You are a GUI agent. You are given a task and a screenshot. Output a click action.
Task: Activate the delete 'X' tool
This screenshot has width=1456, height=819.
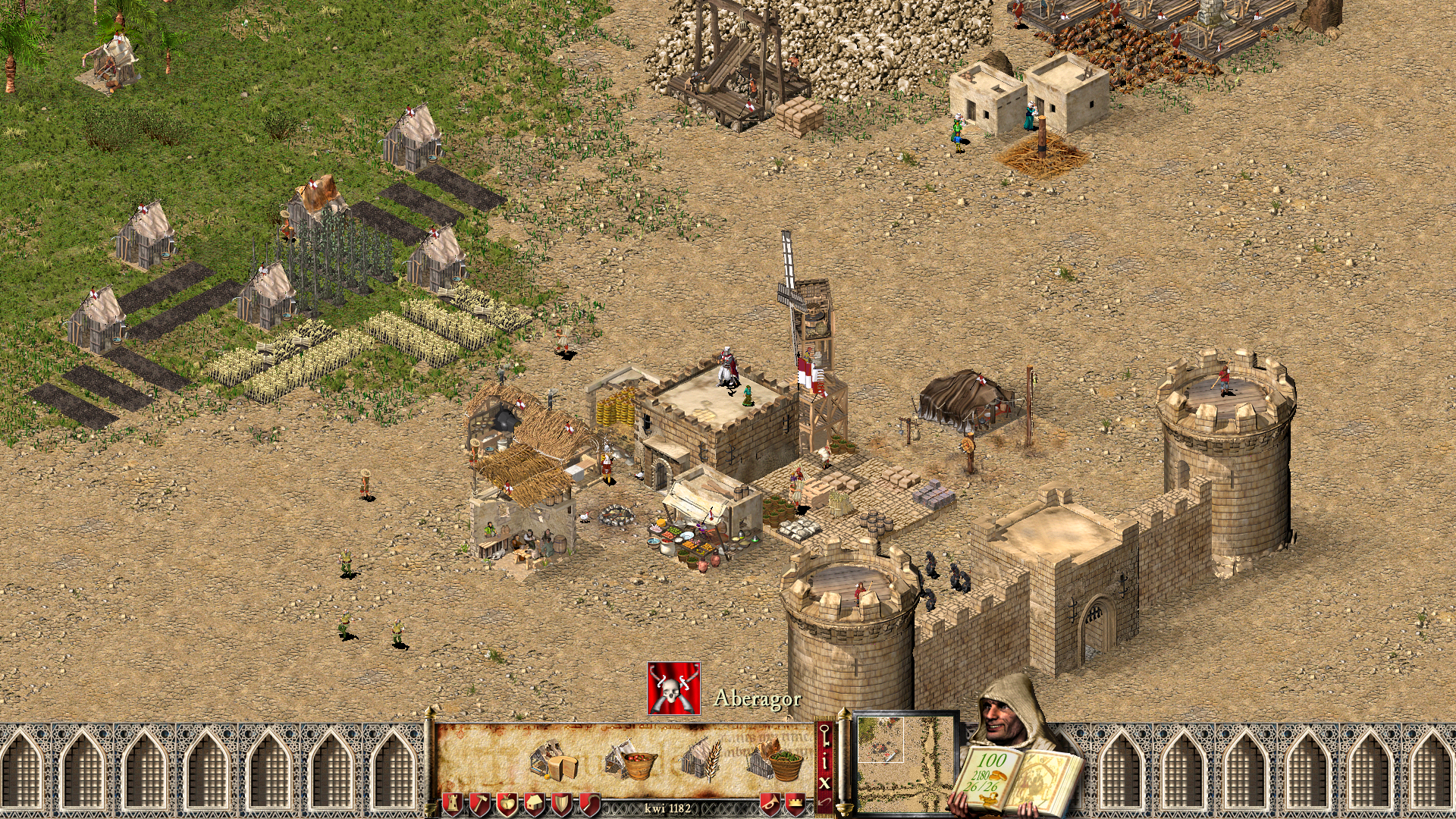pyautogui.click(x=824, y=781)
